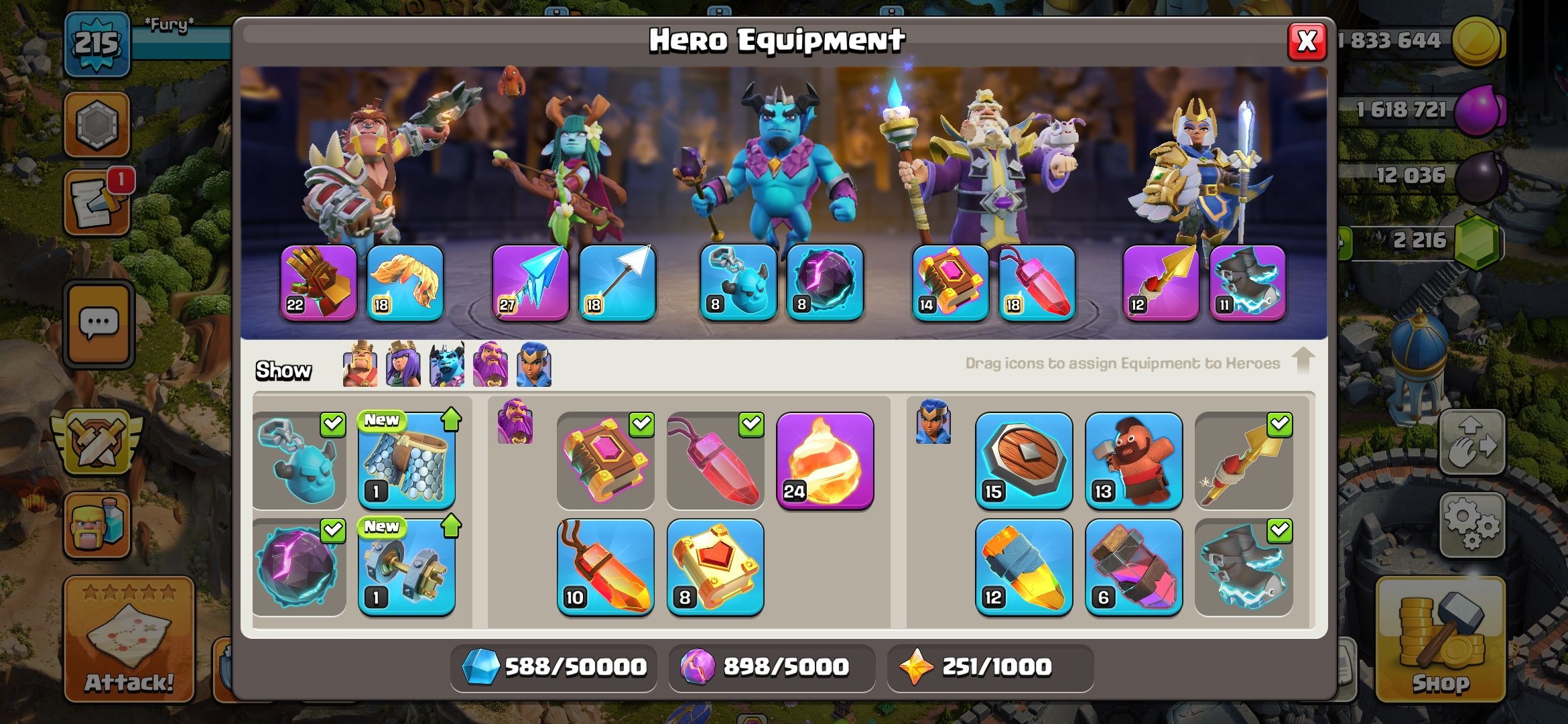Select the level 24 Fireball equipment
Viewport: 1568px width, 724px height.
click(826, 459)
